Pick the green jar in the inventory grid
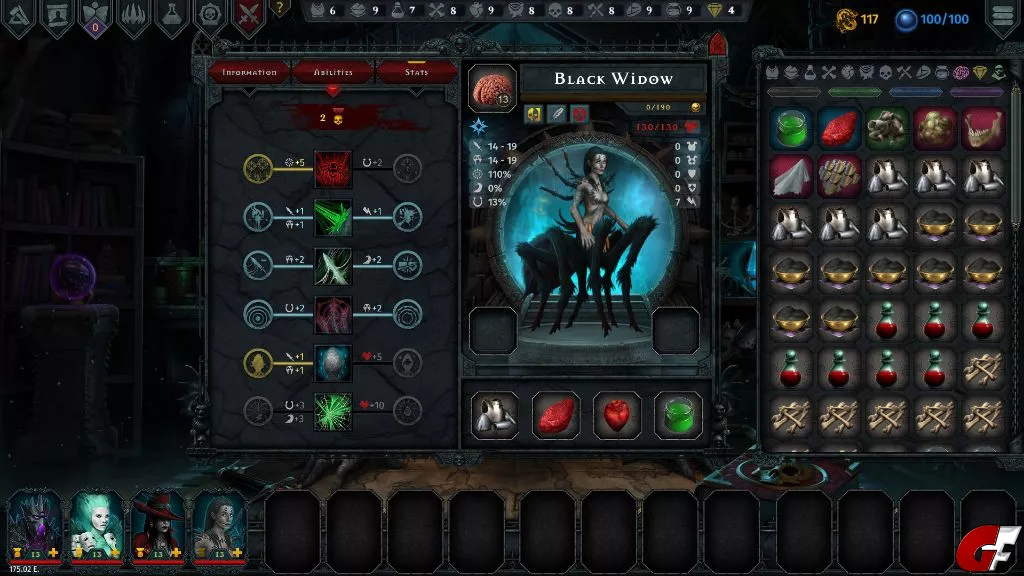 (x=792, y=129)
